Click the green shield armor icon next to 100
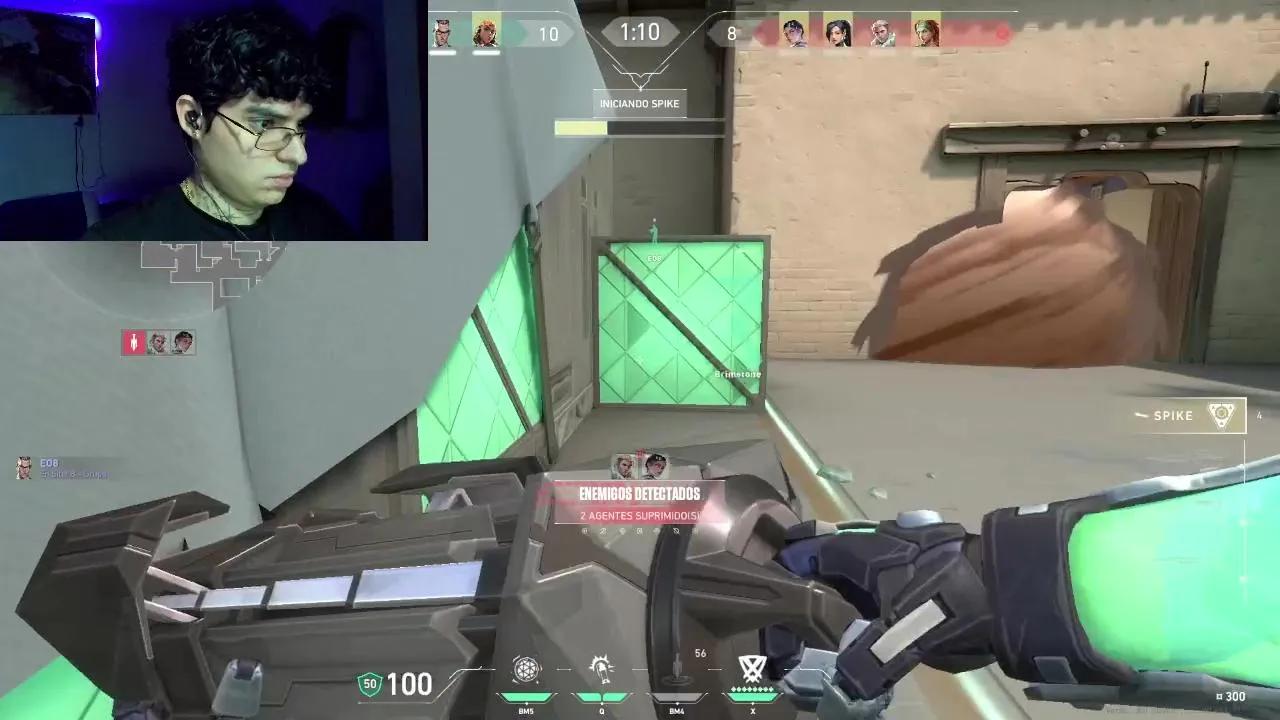This screenshot has height=720, width=1280. click(x=369, y=685)
